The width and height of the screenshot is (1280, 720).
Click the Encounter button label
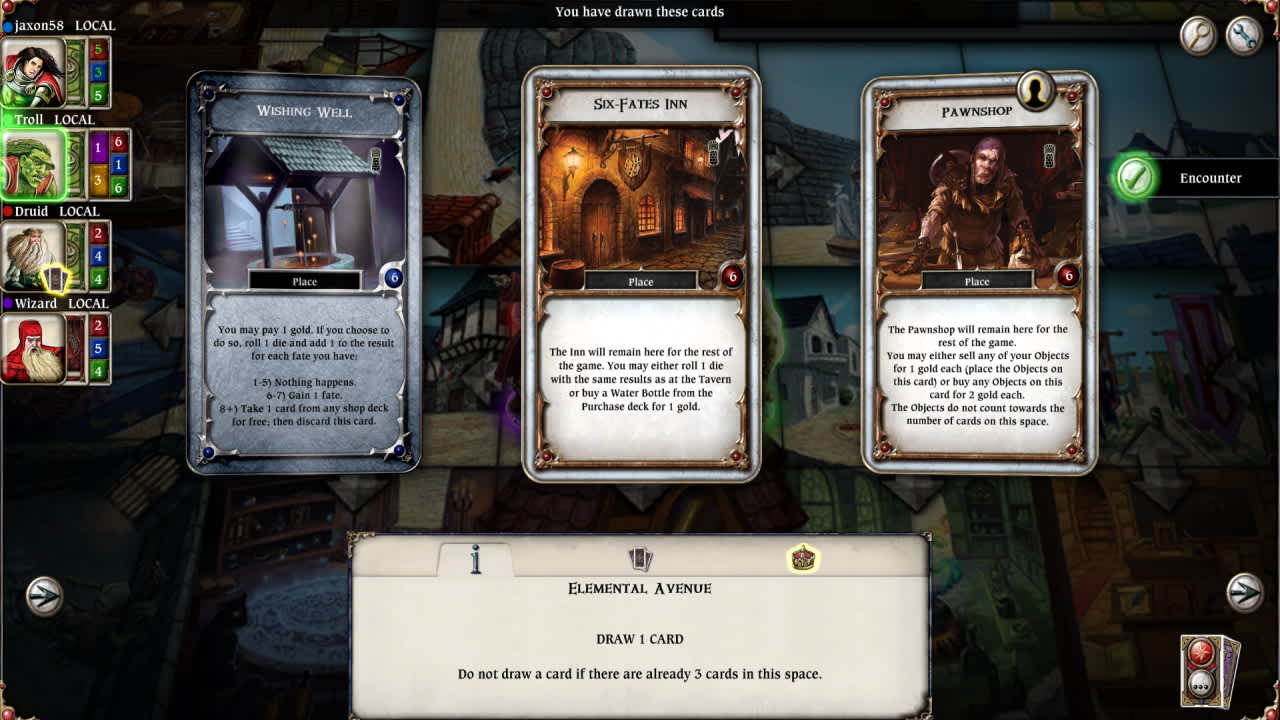1212,177
